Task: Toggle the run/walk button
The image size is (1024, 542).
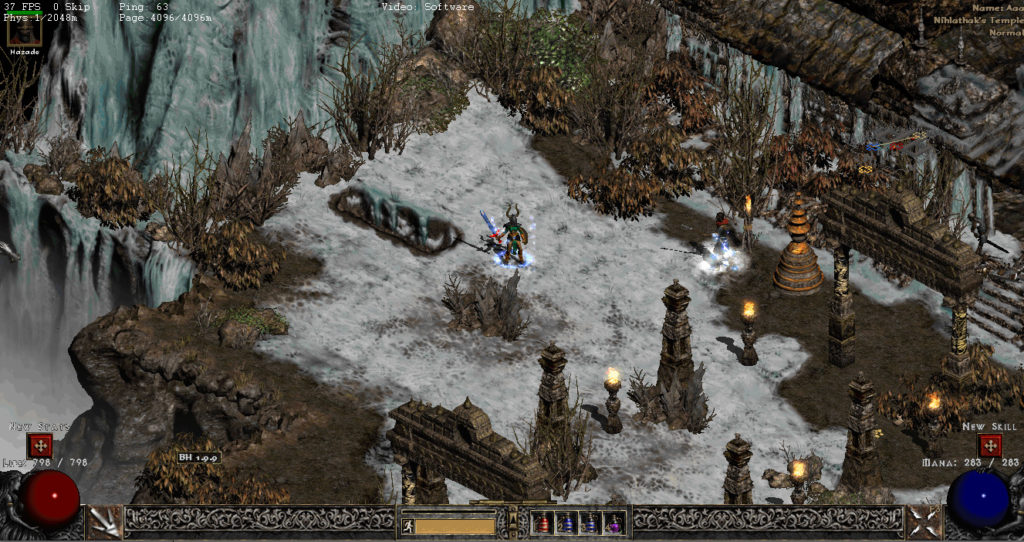Action: tap(407, 524)
